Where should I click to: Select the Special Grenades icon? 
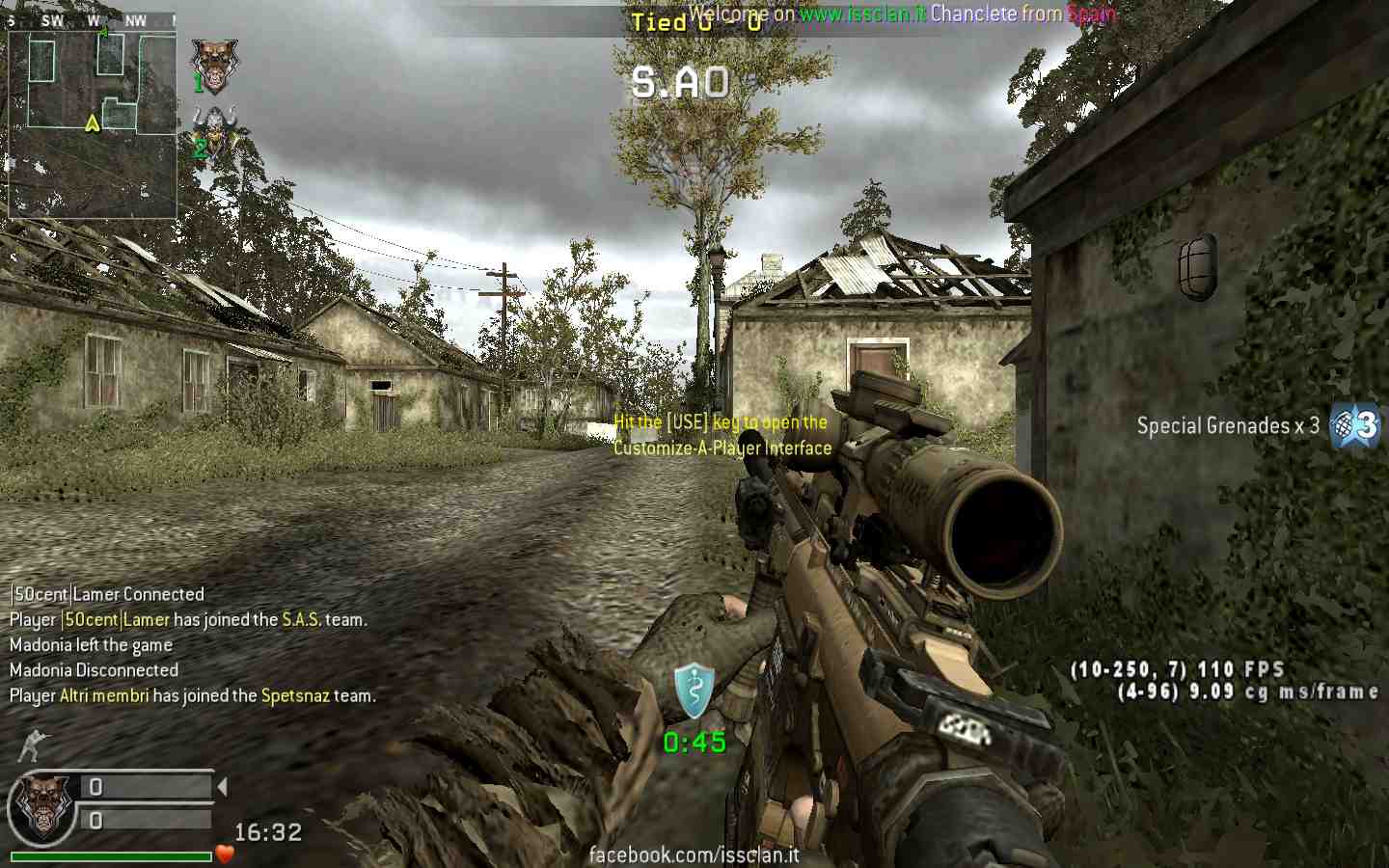click(x=1354, y=425)
